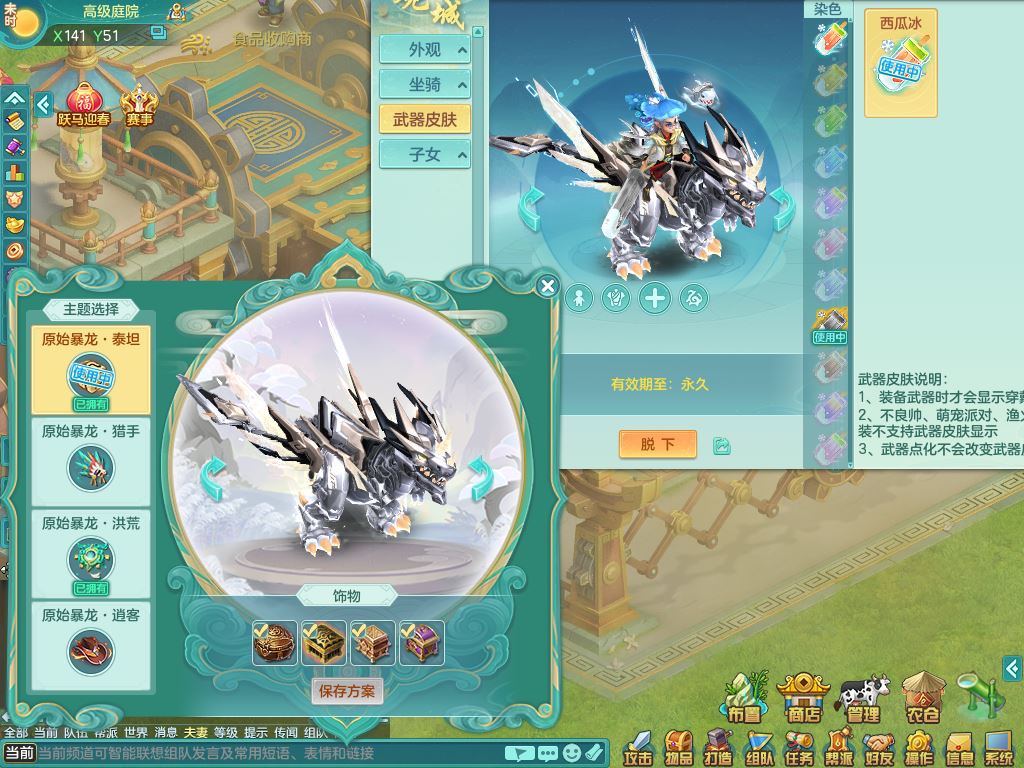The image size is (1024, 768).
Task: Expand the 坐骑 mount category
Action: (424, 85)
